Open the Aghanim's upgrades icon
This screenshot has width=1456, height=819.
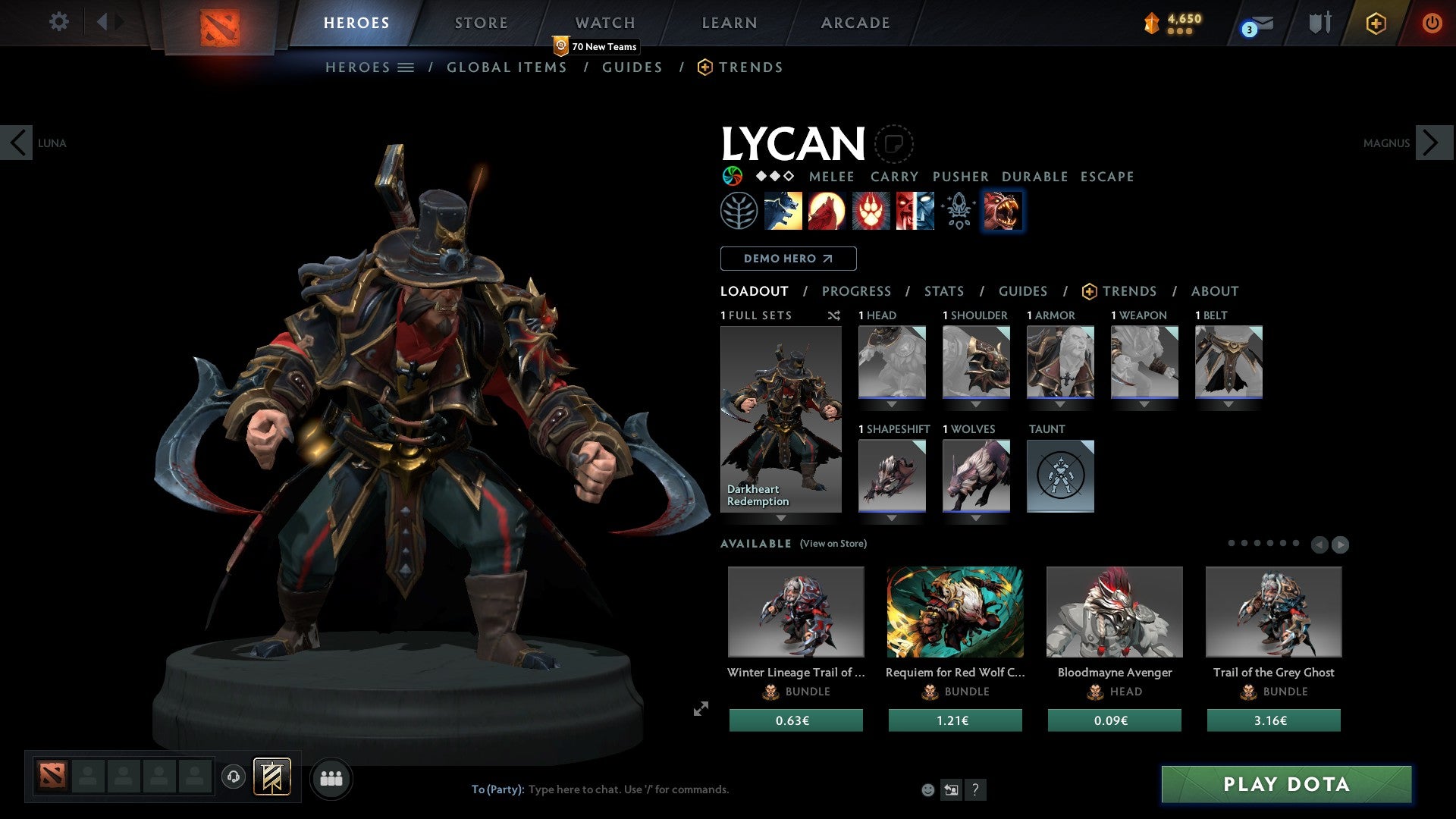coord(958,211)
